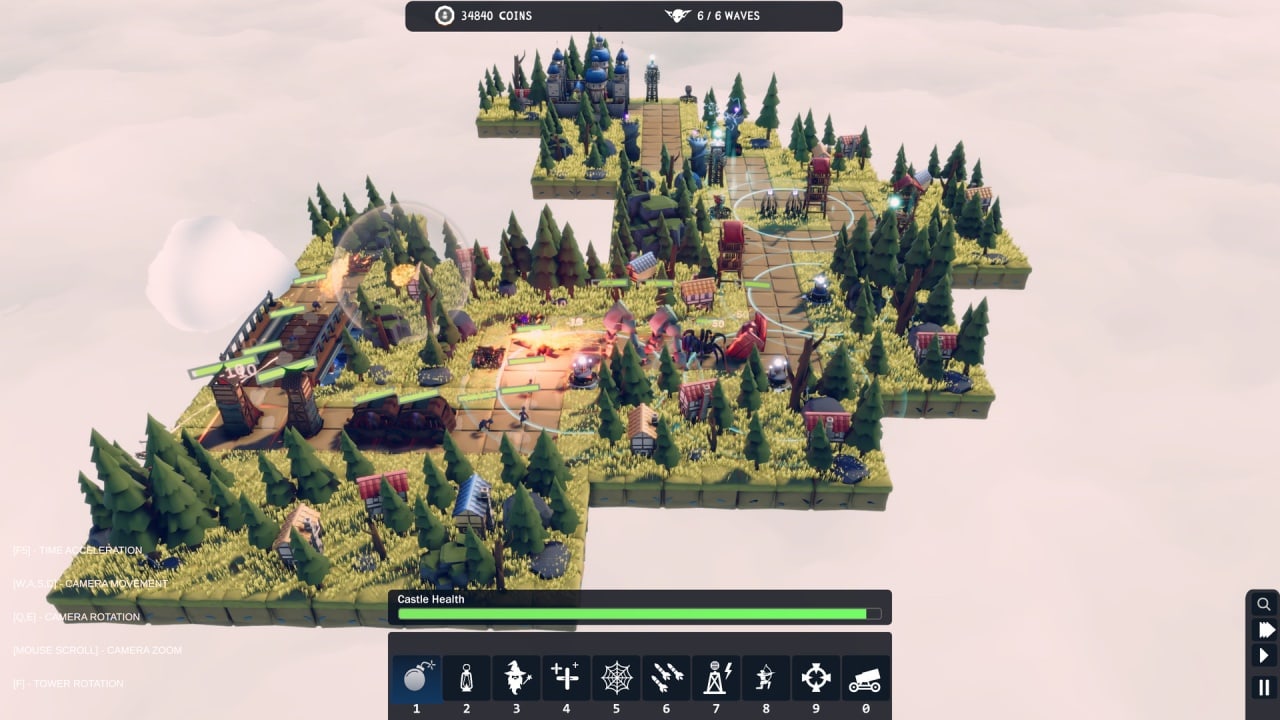The width and height of the screenshot is (1280, 720).
Task: Select the spider web trap icon
Action: click(616, 678)
